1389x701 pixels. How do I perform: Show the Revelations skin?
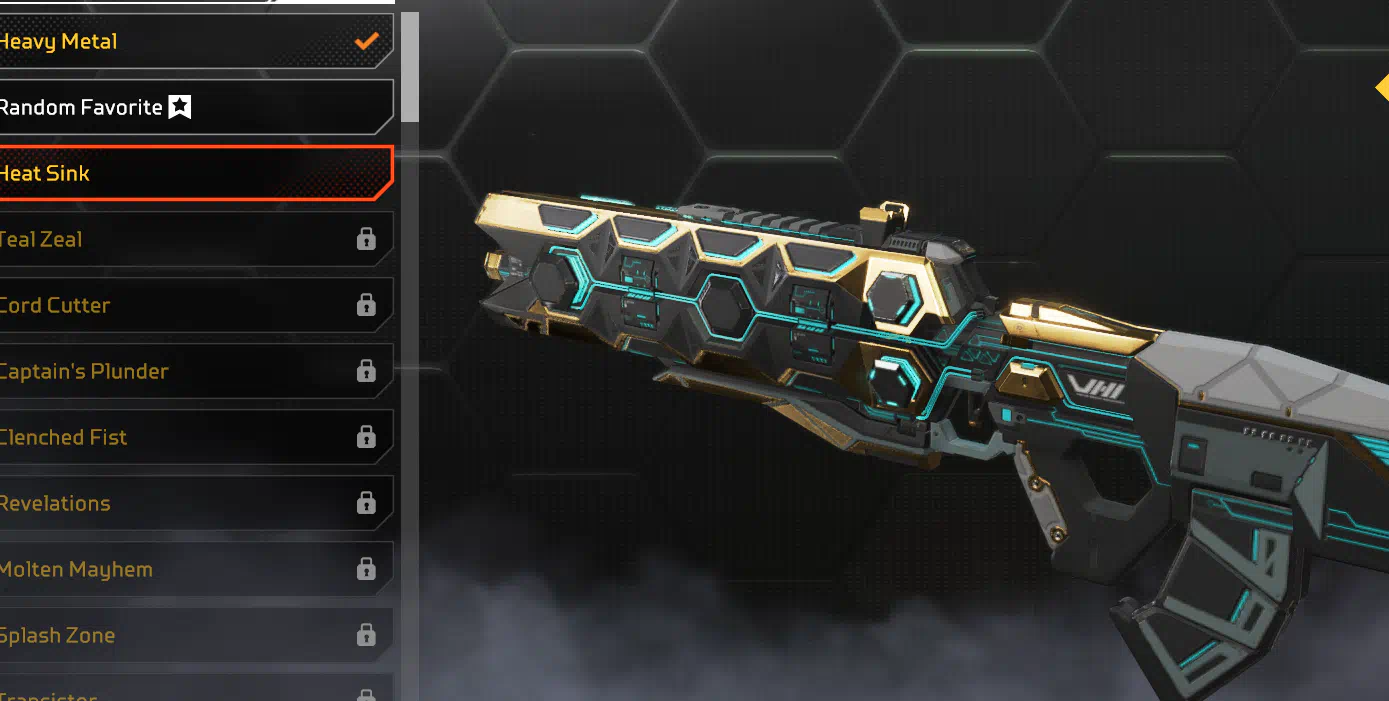tap(190, 503)
